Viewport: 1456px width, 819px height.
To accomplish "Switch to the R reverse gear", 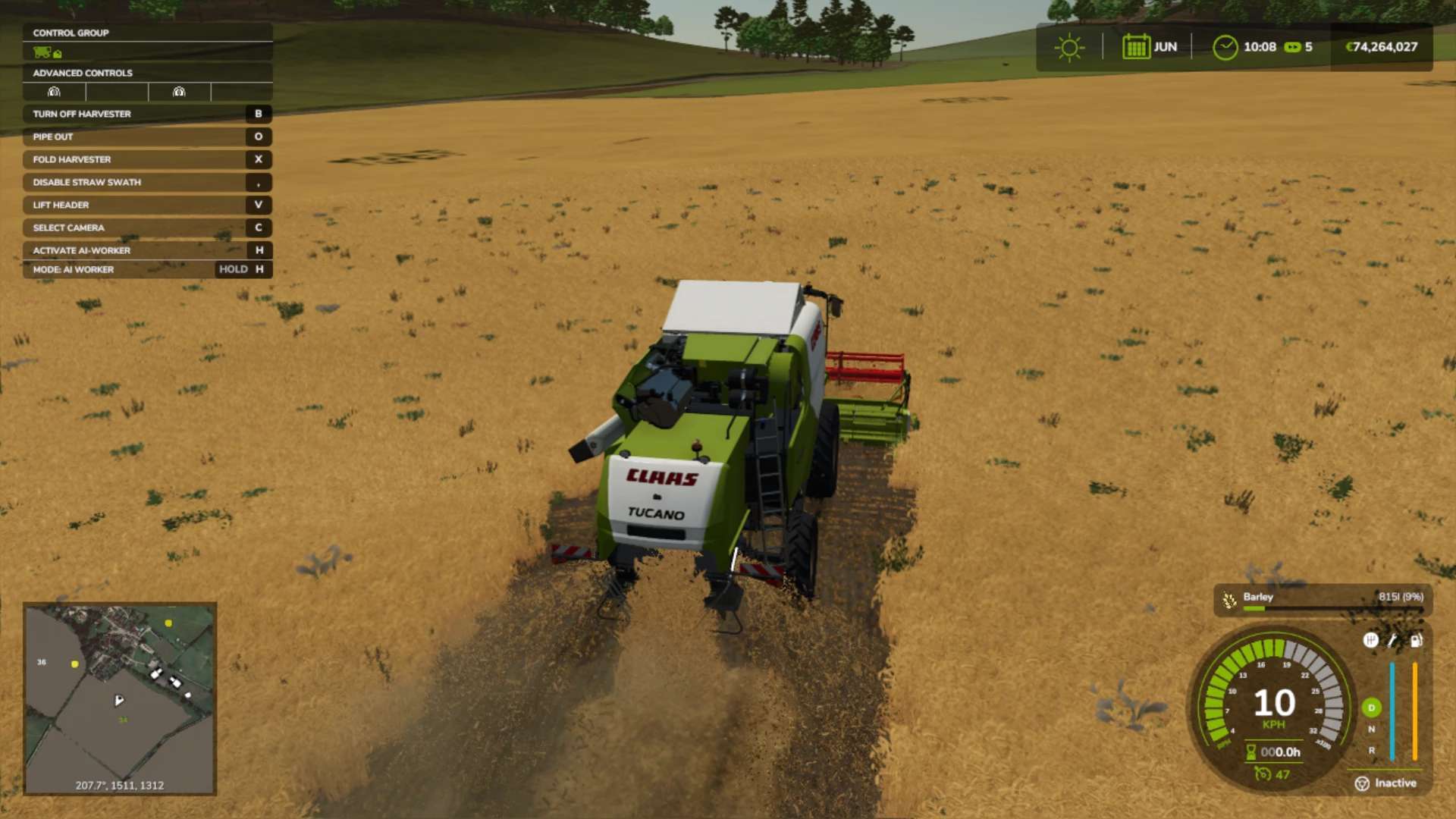I will (x=1371, y=751).
